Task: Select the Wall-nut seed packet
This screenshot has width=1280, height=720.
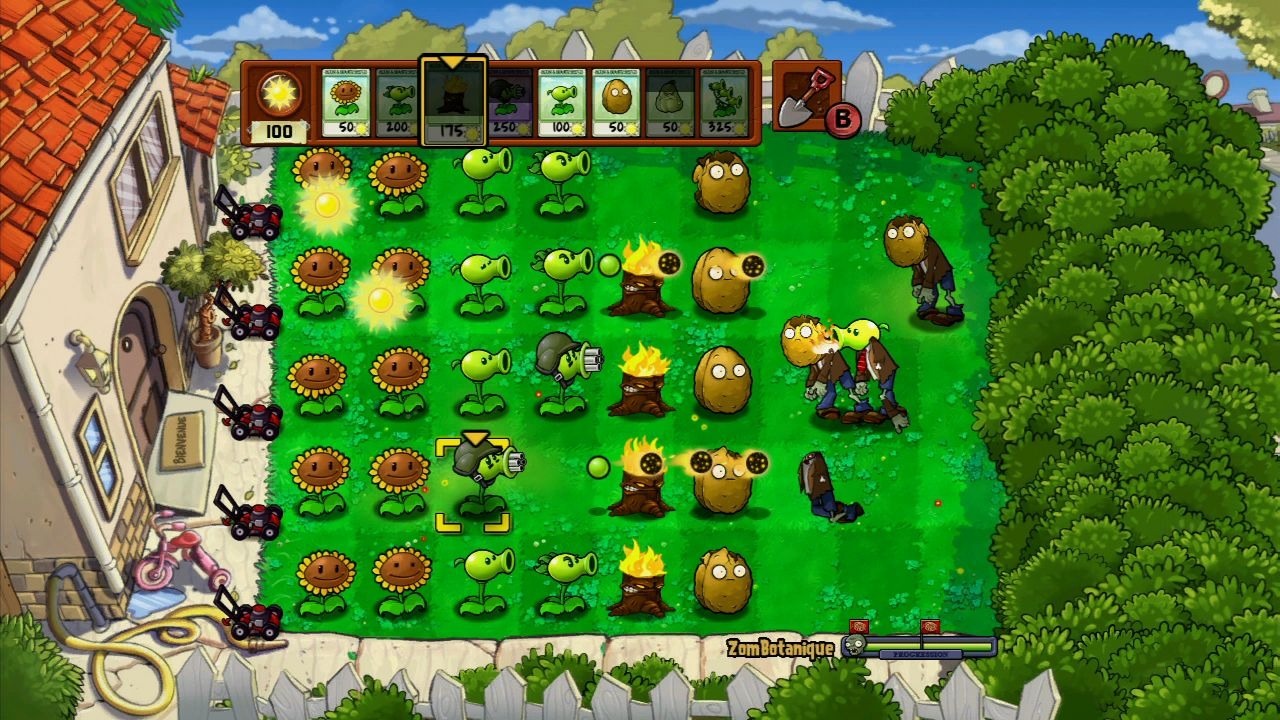Action: pyautogui.click(x=616, y=102)
